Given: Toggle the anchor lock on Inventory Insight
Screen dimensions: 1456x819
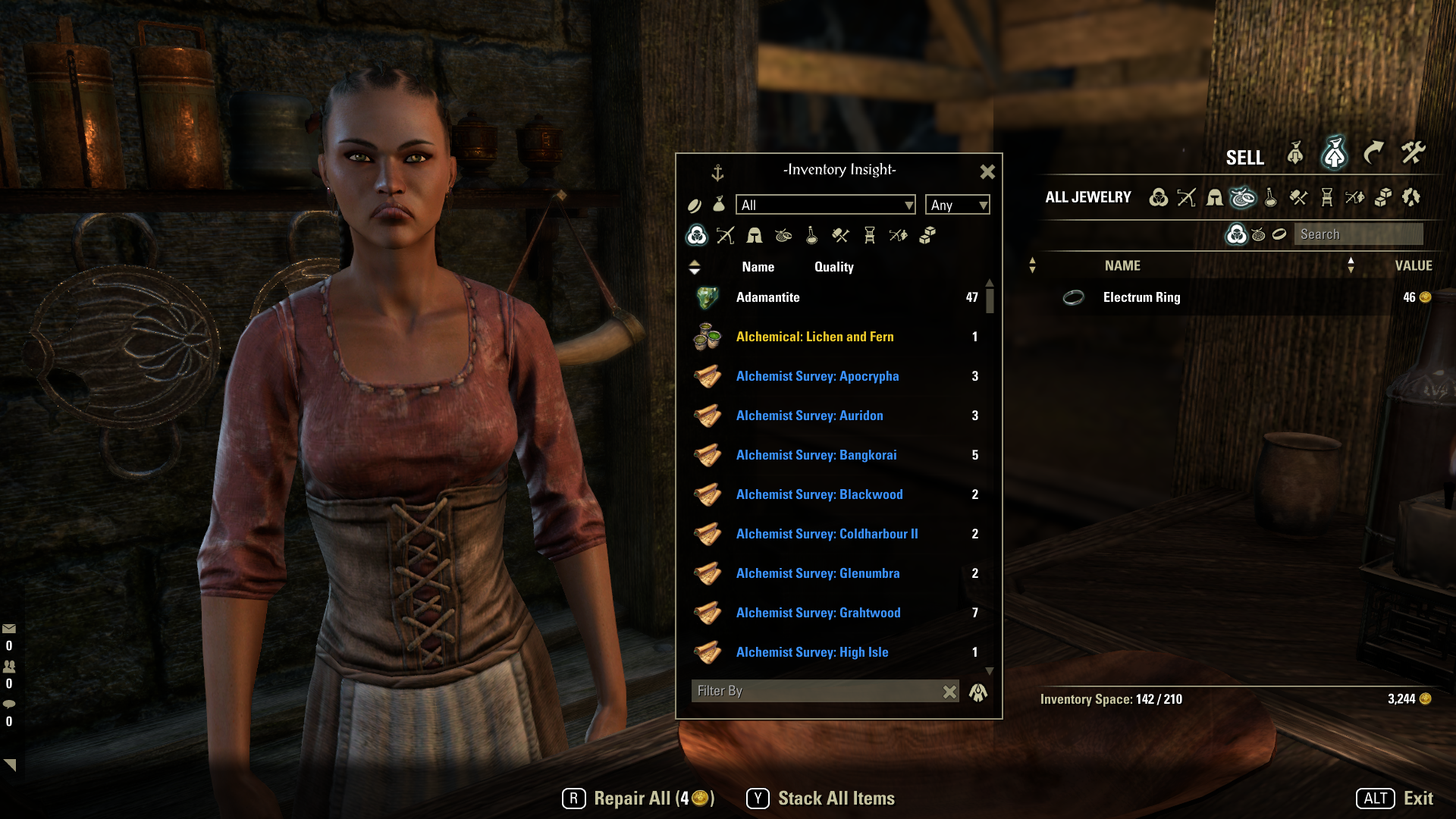Looking at the screenshot, I should pyautogui.click(x=717, y=173).
